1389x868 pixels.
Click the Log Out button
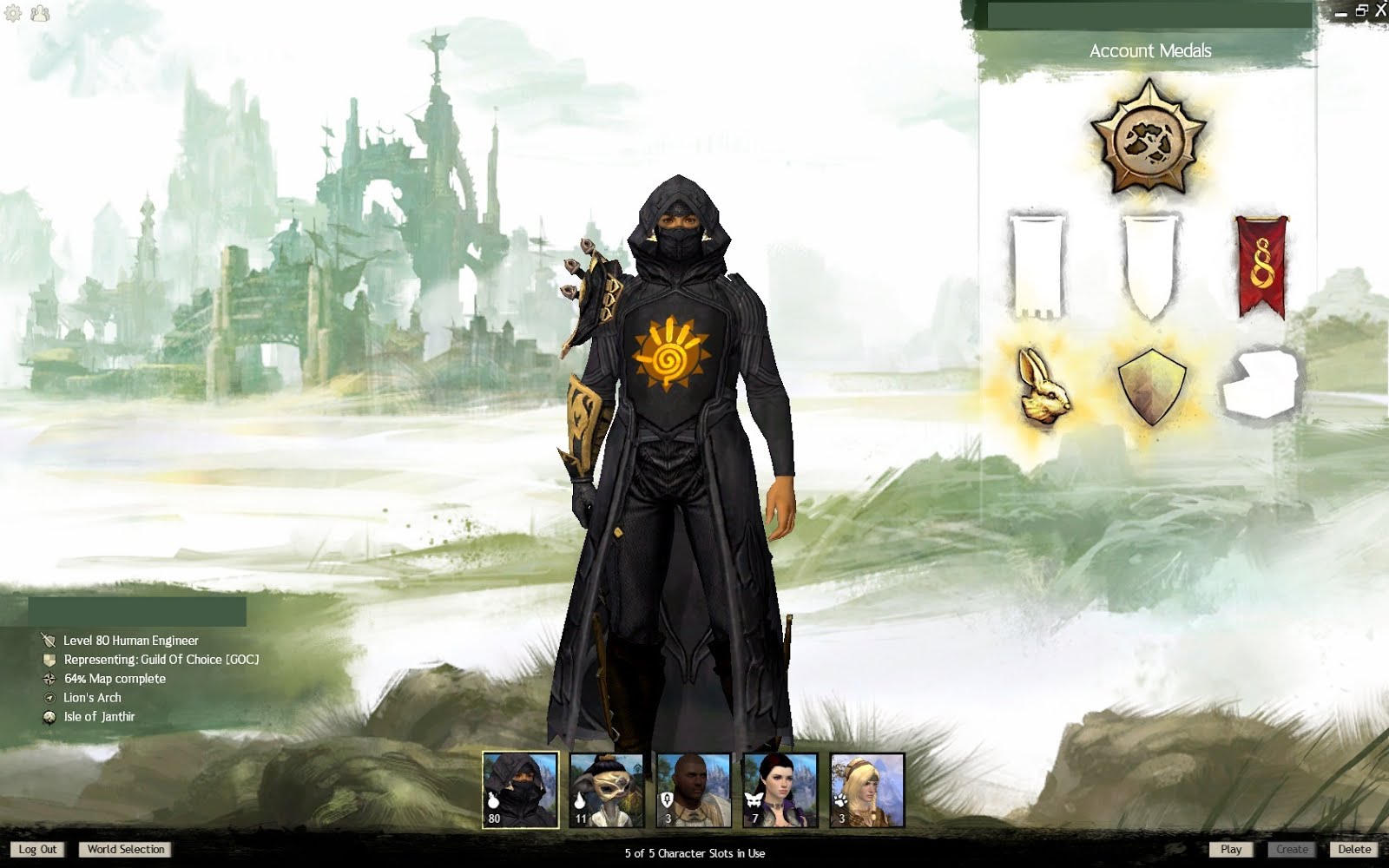(36, 850)
